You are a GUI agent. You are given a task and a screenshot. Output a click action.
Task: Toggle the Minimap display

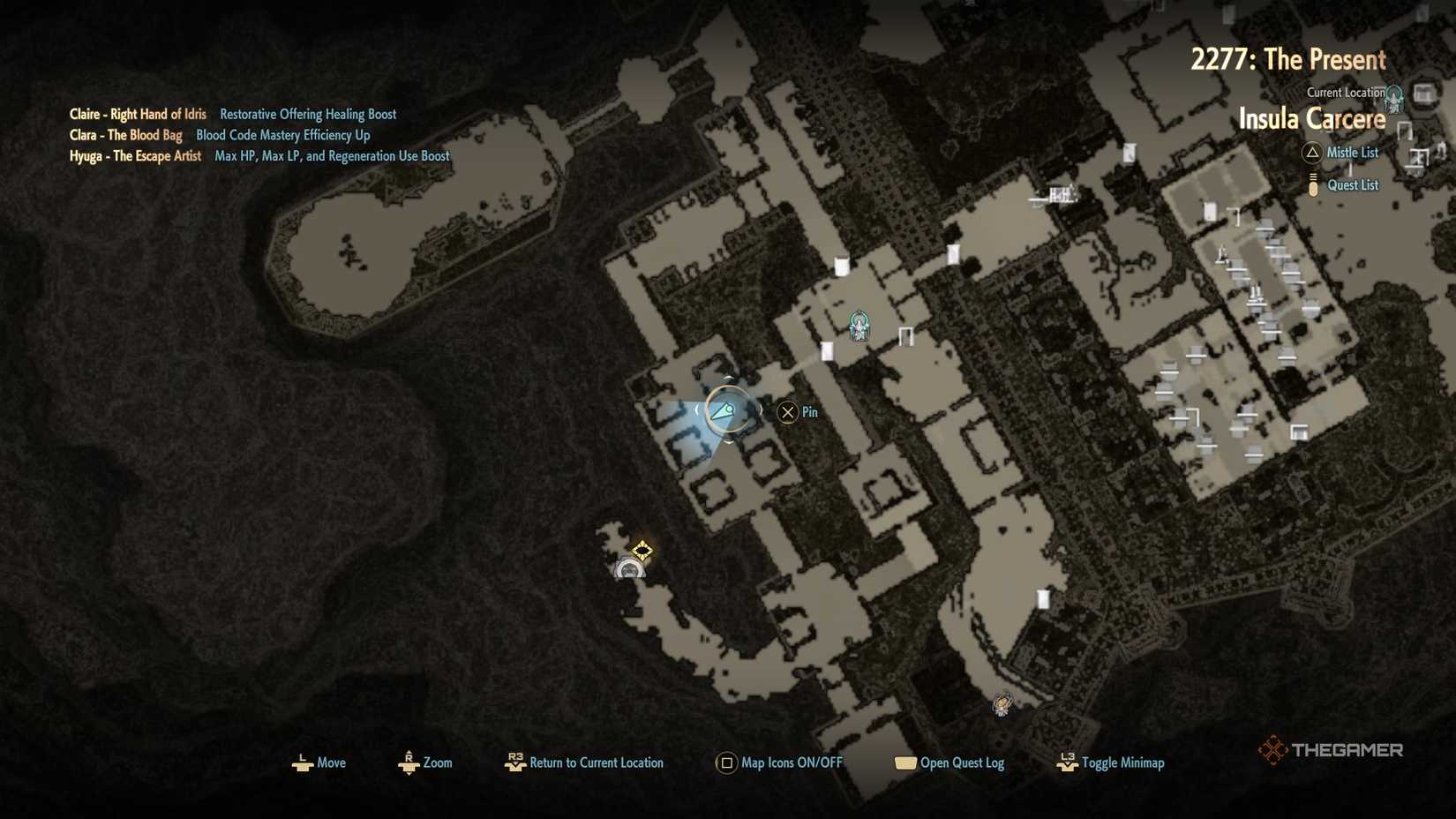pos(1065,762)
